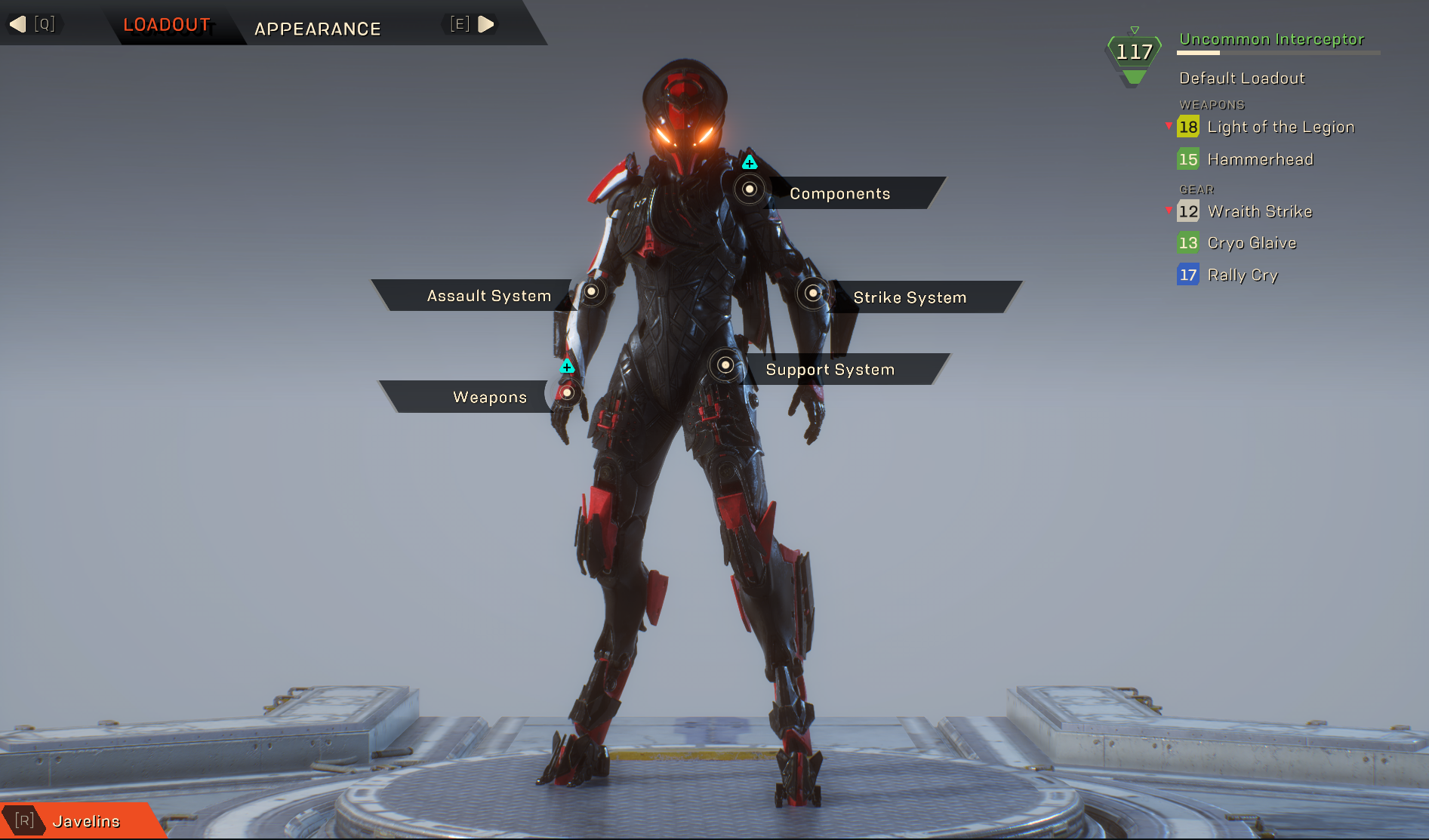Click the upgrade badge near Components
The height and width of the screenshot is (840, 1429).
pos(749,161)
